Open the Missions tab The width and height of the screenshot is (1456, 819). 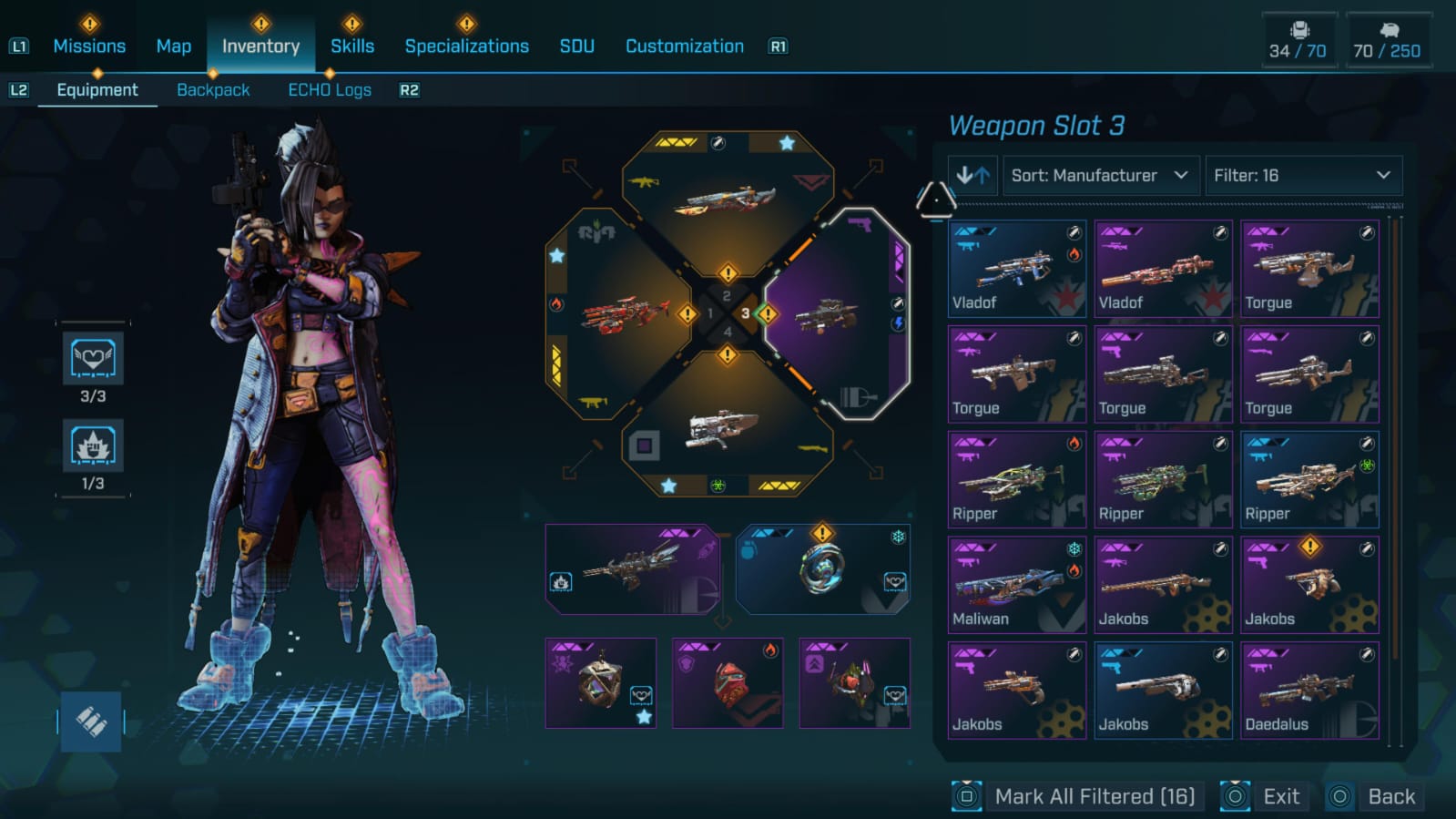(x=89, y=46)
